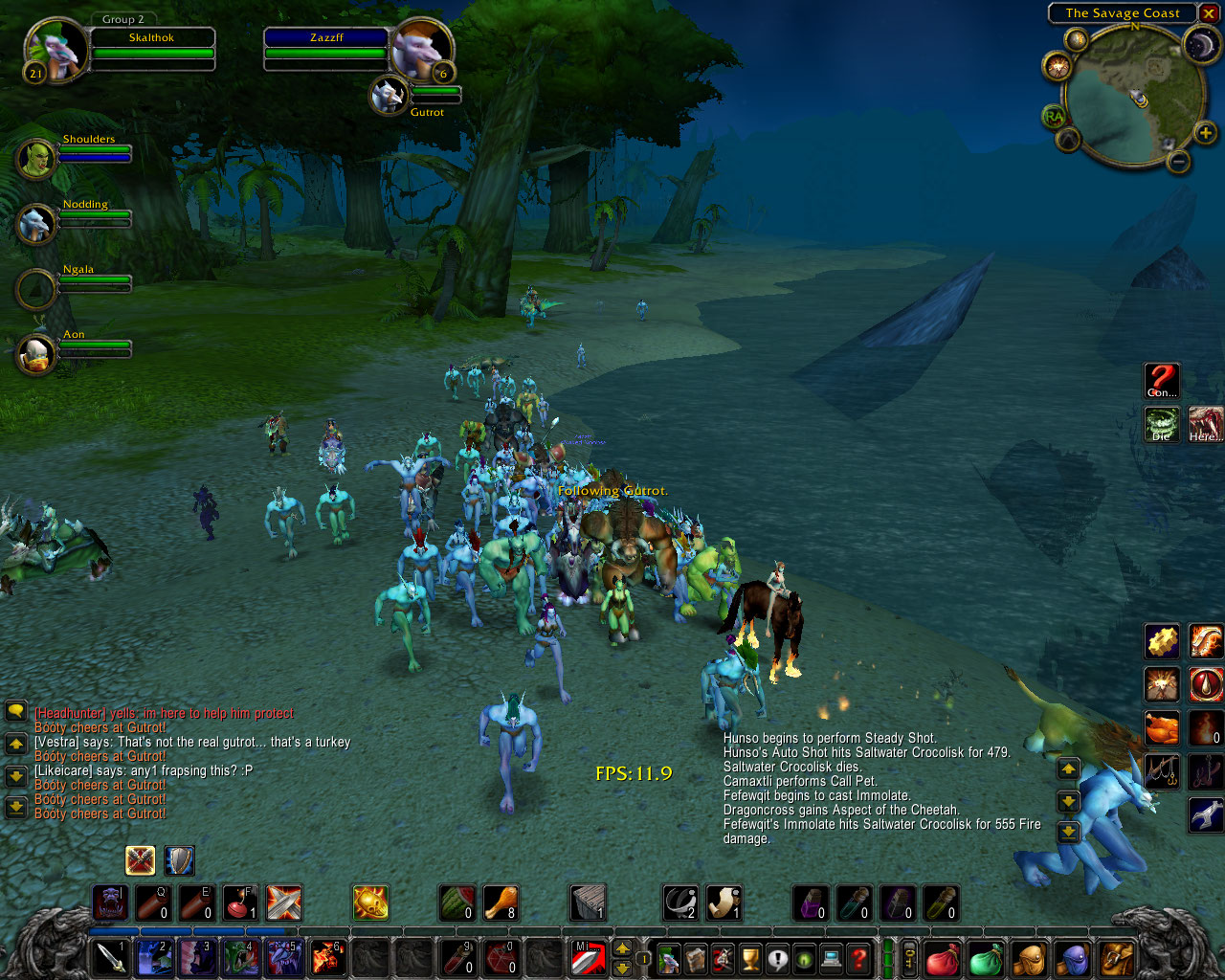The height and width of the screenshot is (980, 1225).
Task: Open the green bag slot
Action: [985, 958]
